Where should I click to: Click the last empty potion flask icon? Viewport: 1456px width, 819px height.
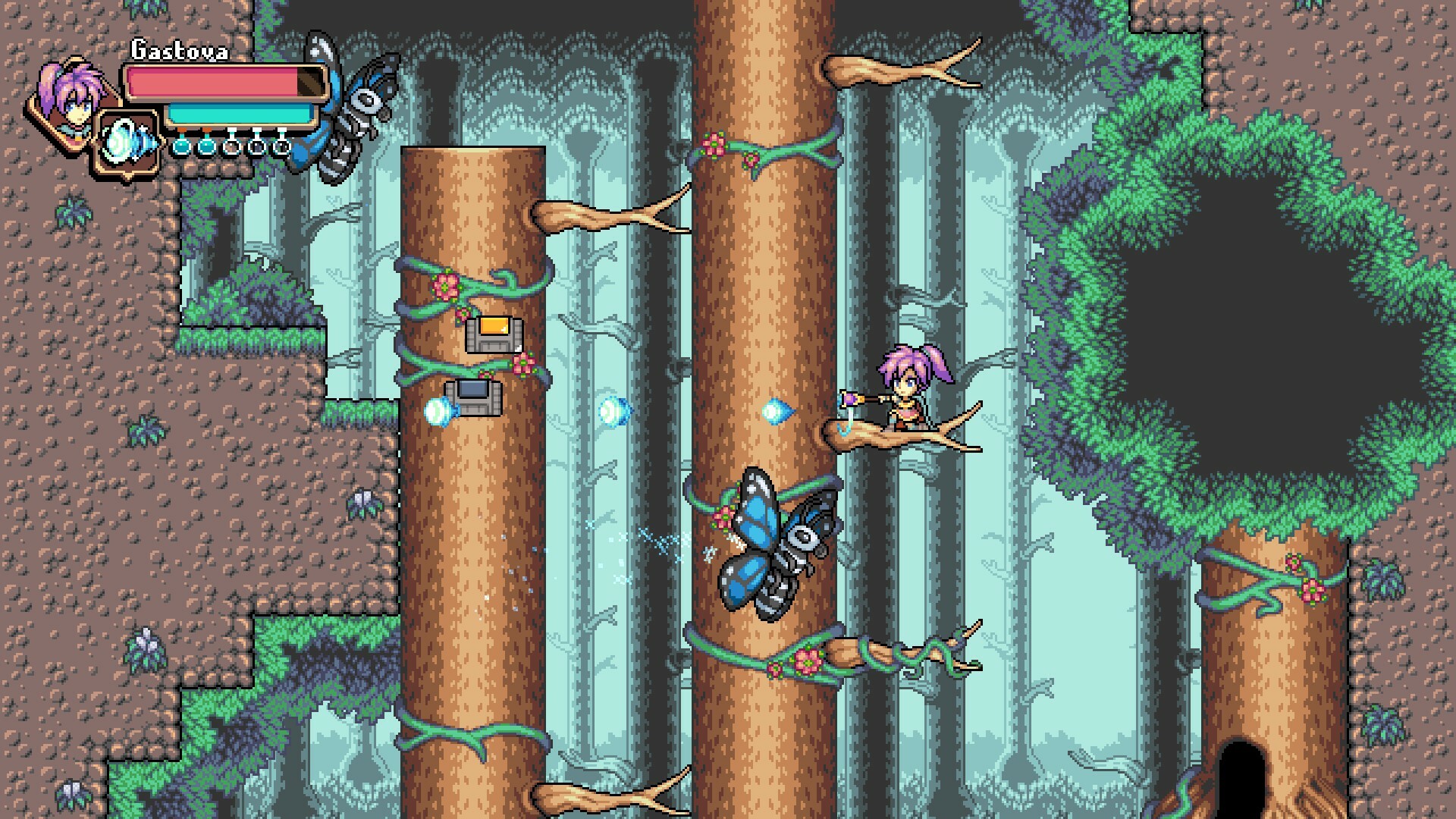tap(281, 148)
